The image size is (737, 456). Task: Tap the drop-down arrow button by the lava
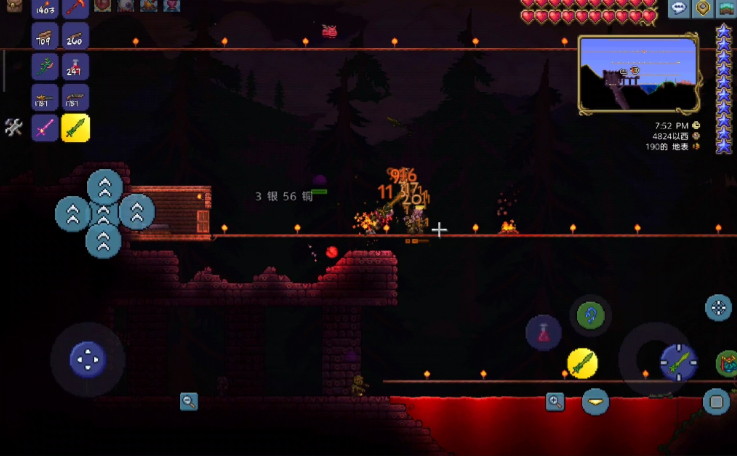(595, 402)
